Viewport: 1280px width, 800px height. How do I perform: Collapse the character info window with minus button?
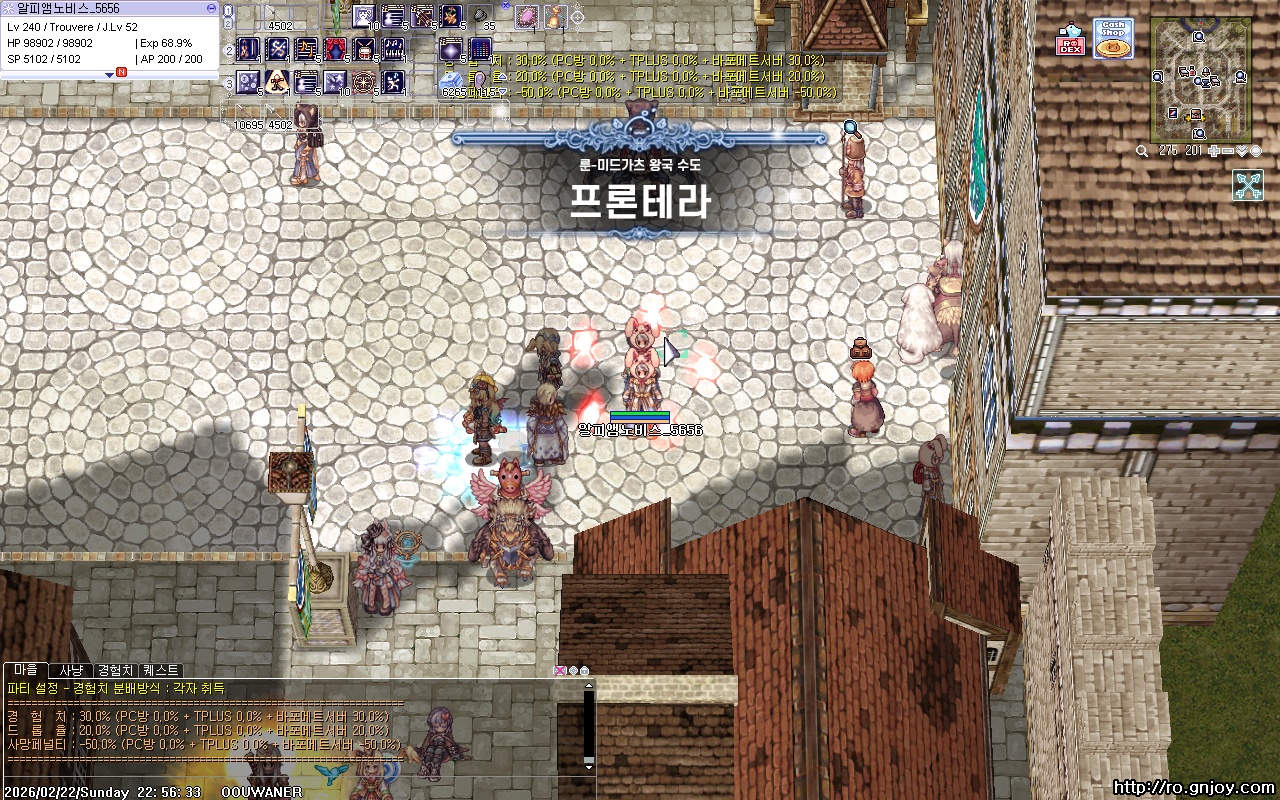(211, 8)
